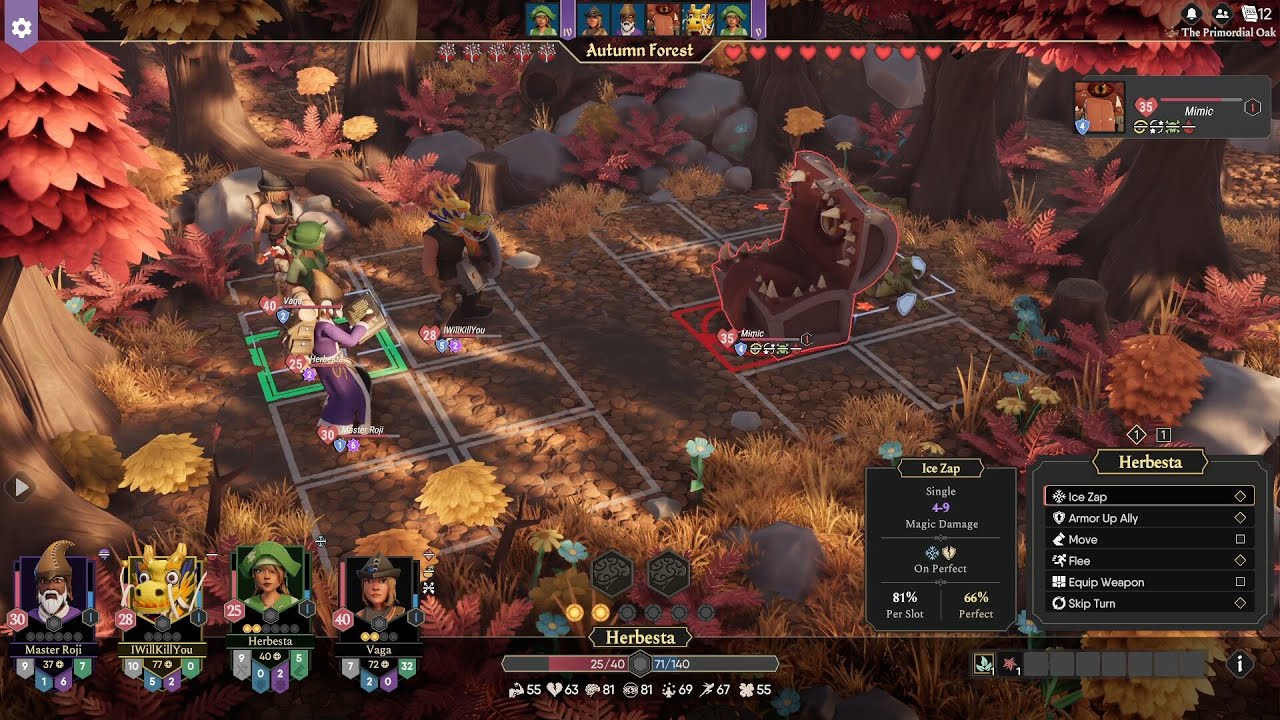Open the notifications bell
This screenshot has width=1280, height=720.
(x=1191, y=14)
